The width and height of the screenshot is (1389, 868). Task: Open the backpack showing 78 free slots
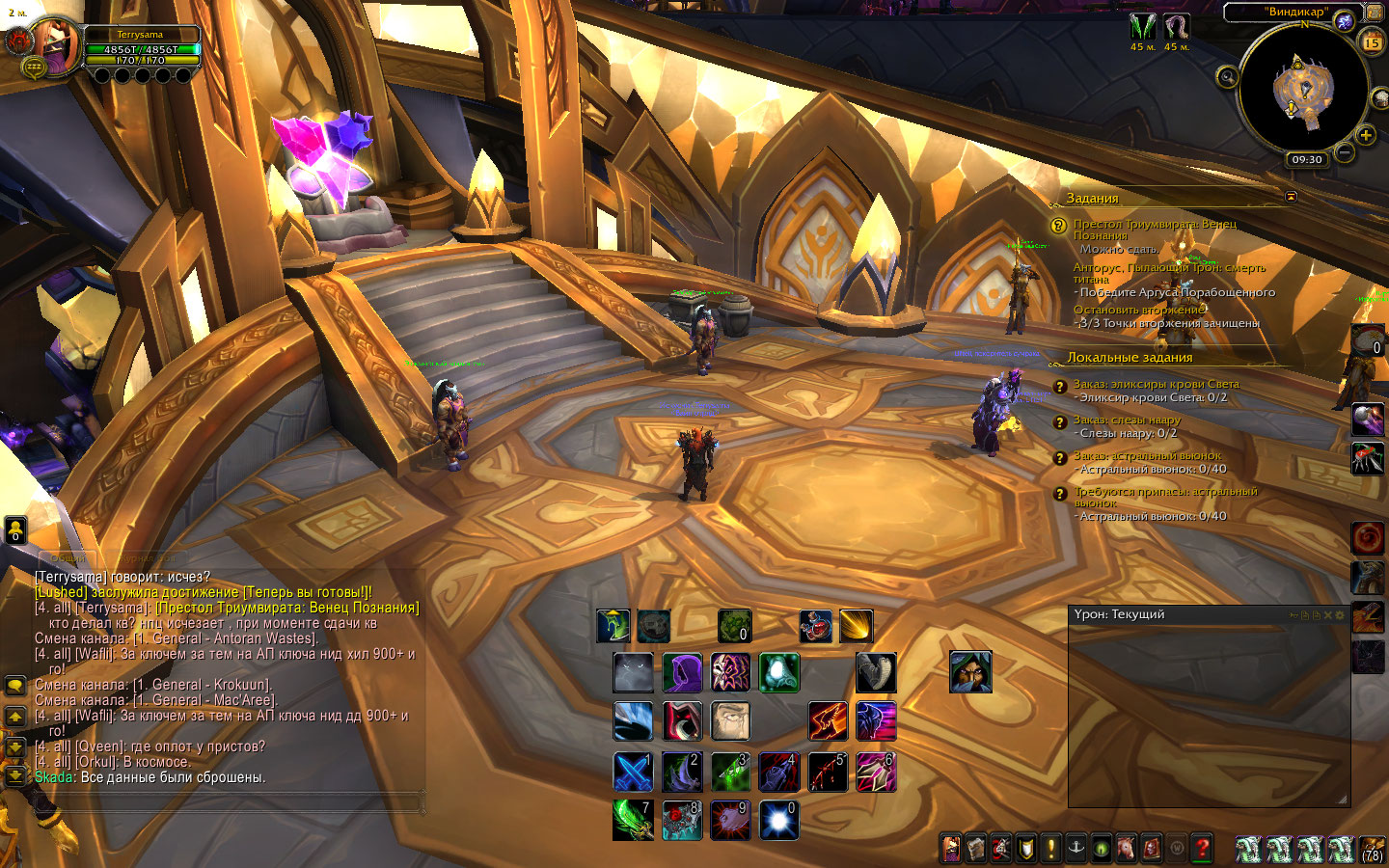point(1372,849)
